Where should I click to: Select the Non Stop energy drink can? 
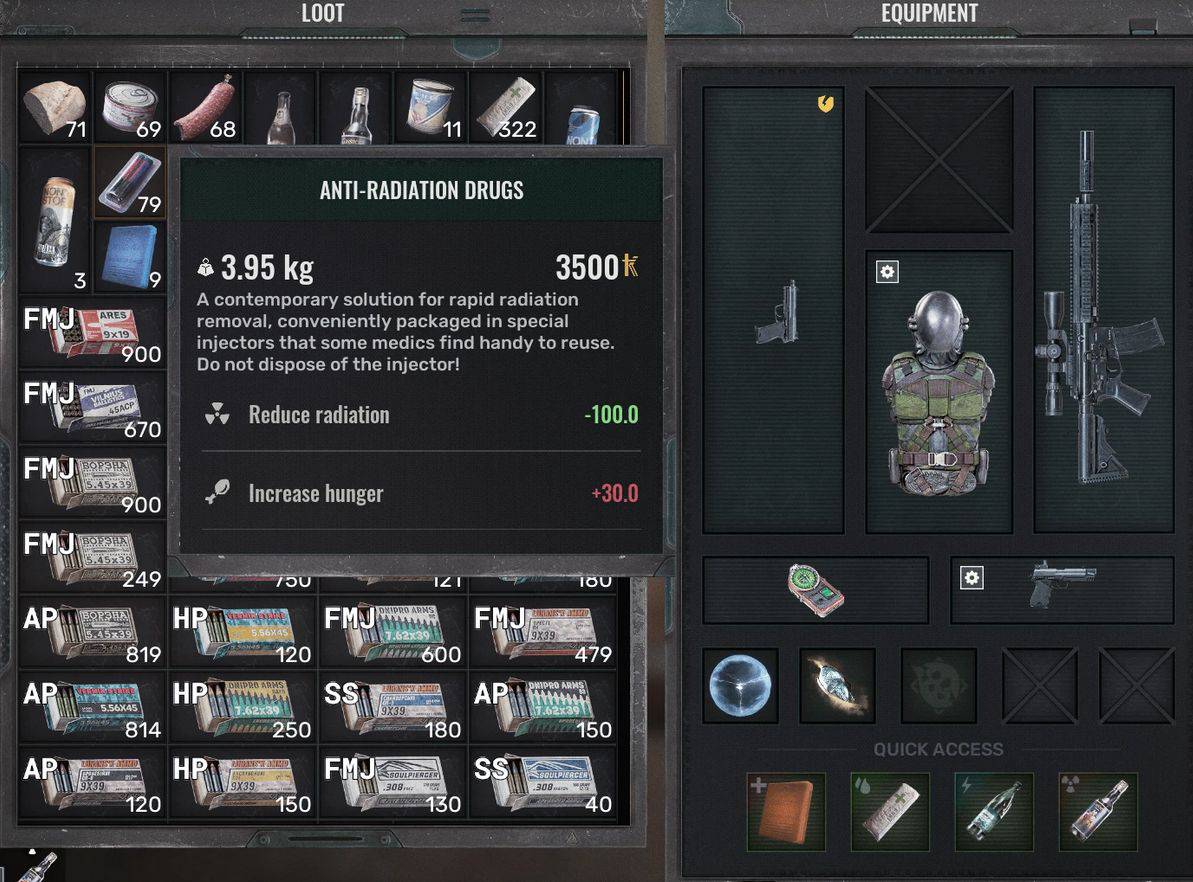(x=55, y=220)
